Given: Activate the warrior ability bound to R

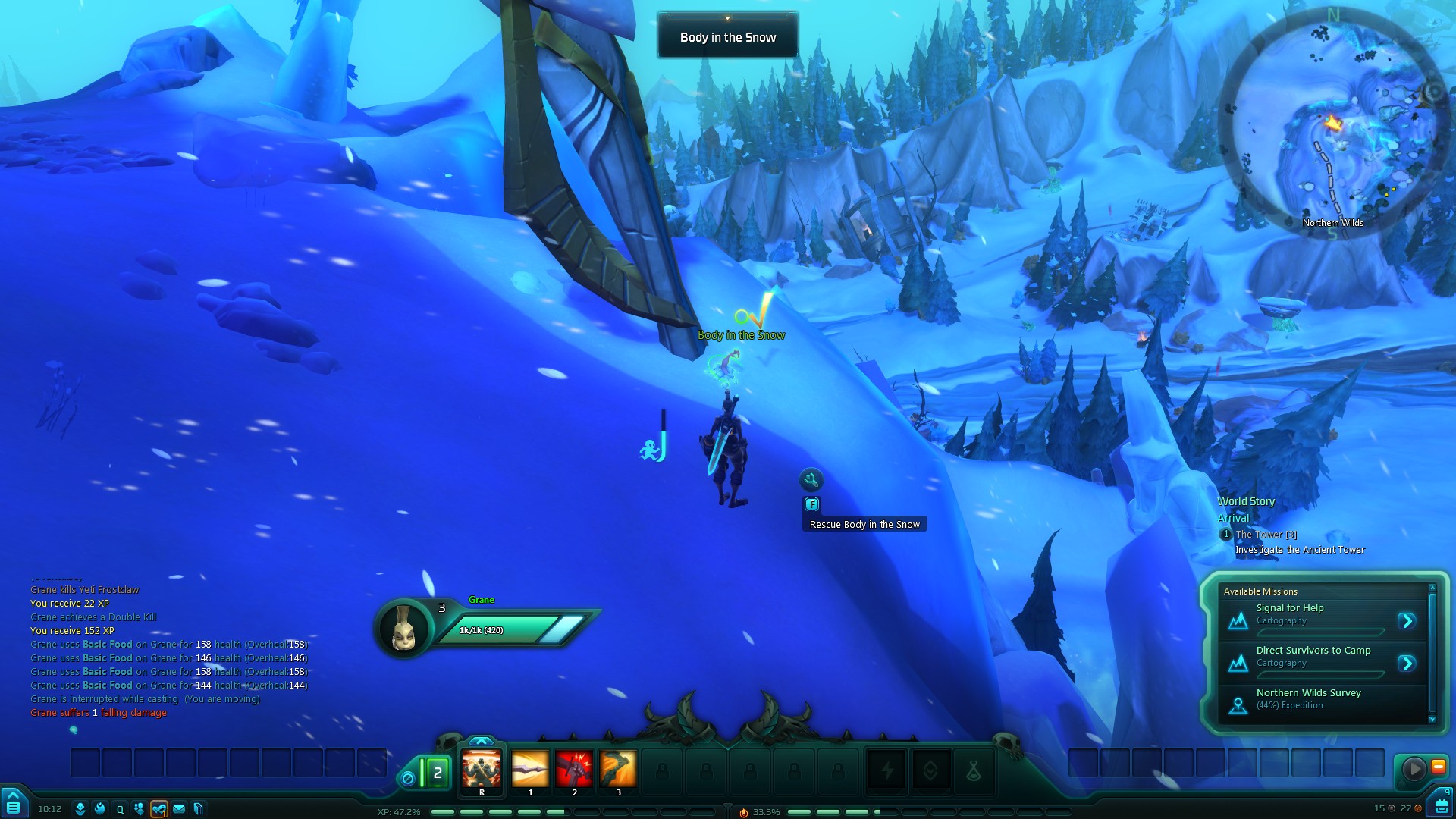Looking at the screenshot, I should point(482,769).
